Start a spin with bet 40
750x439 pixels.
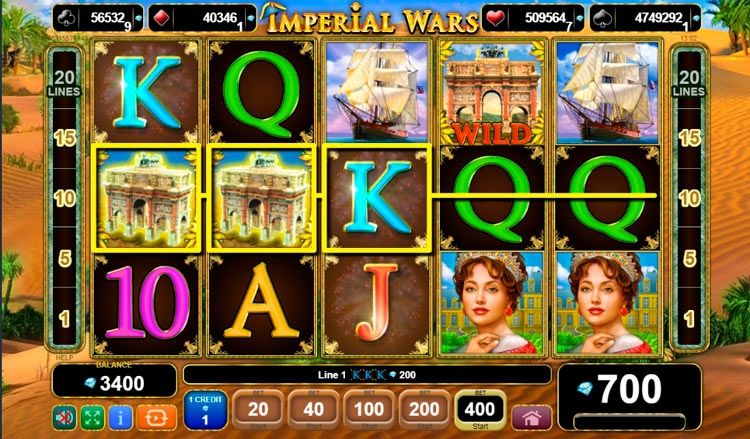[x=311, y=411]
